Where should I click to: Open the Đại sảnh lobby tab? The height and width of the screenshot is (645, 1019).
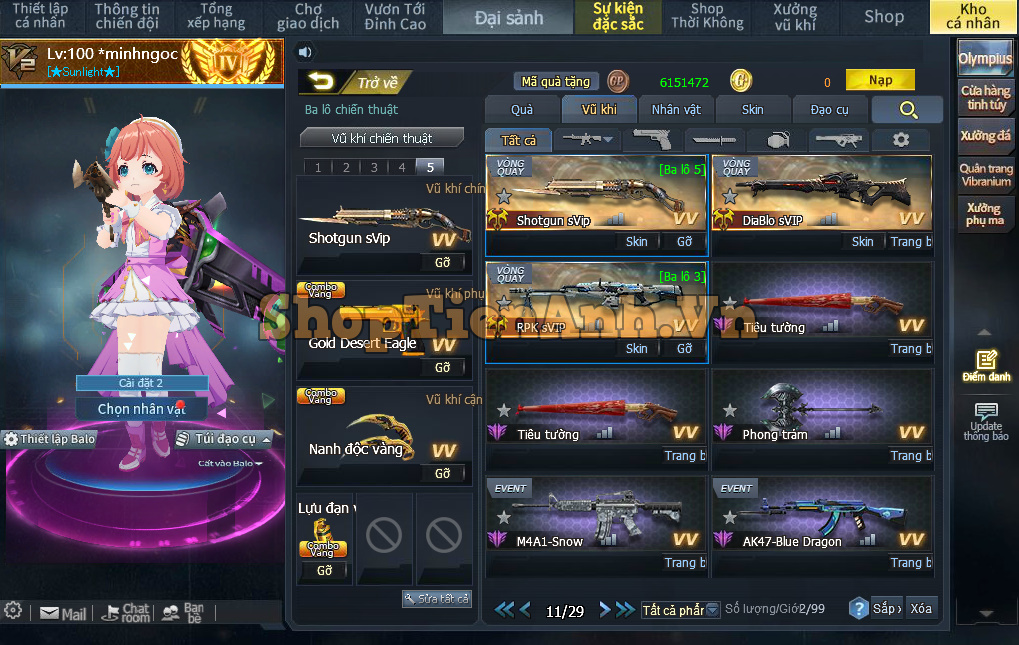coord(508,17)
